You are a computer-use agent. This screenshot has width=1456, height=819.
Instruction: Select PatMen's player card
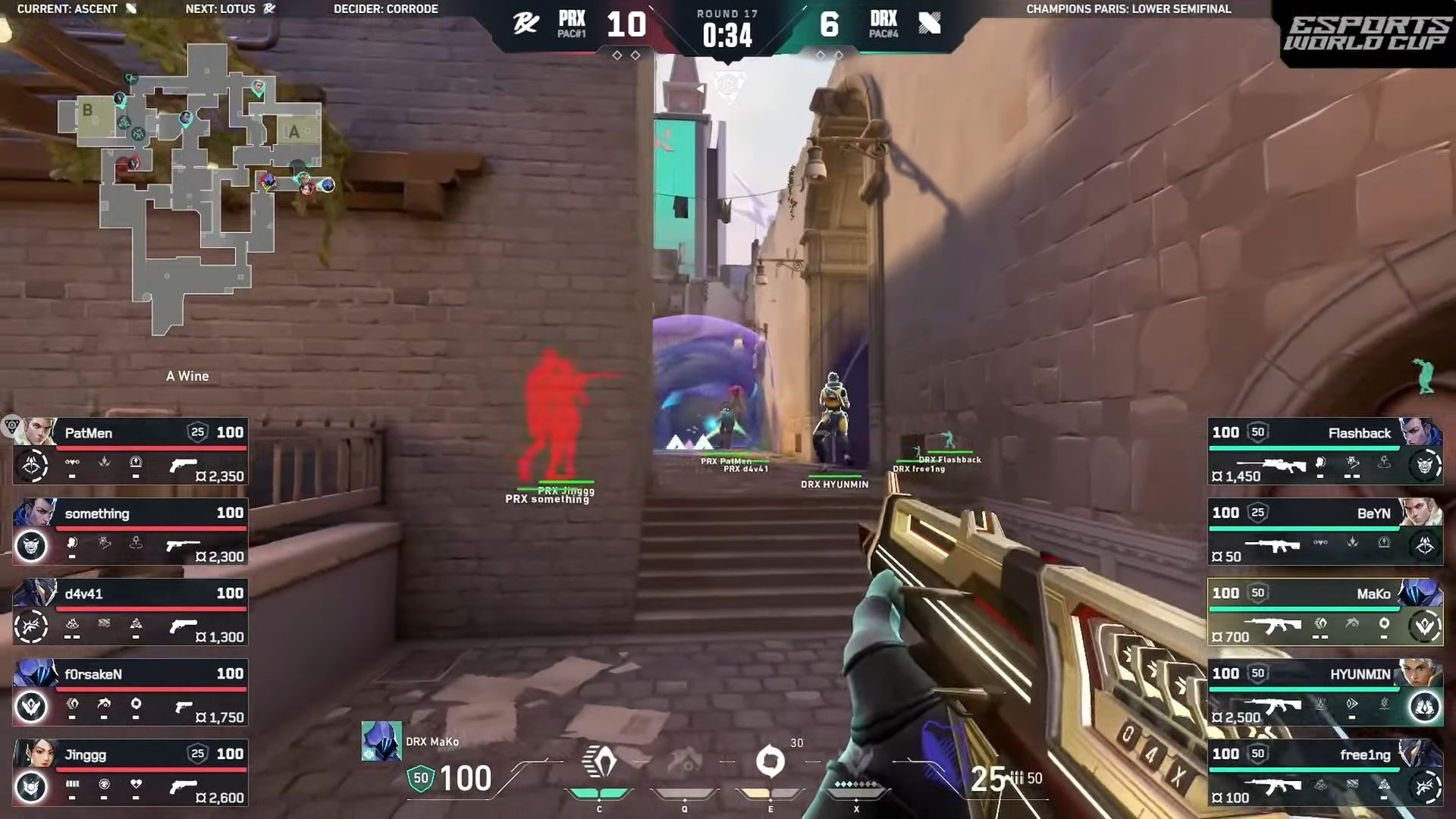(x=130, y=450)
